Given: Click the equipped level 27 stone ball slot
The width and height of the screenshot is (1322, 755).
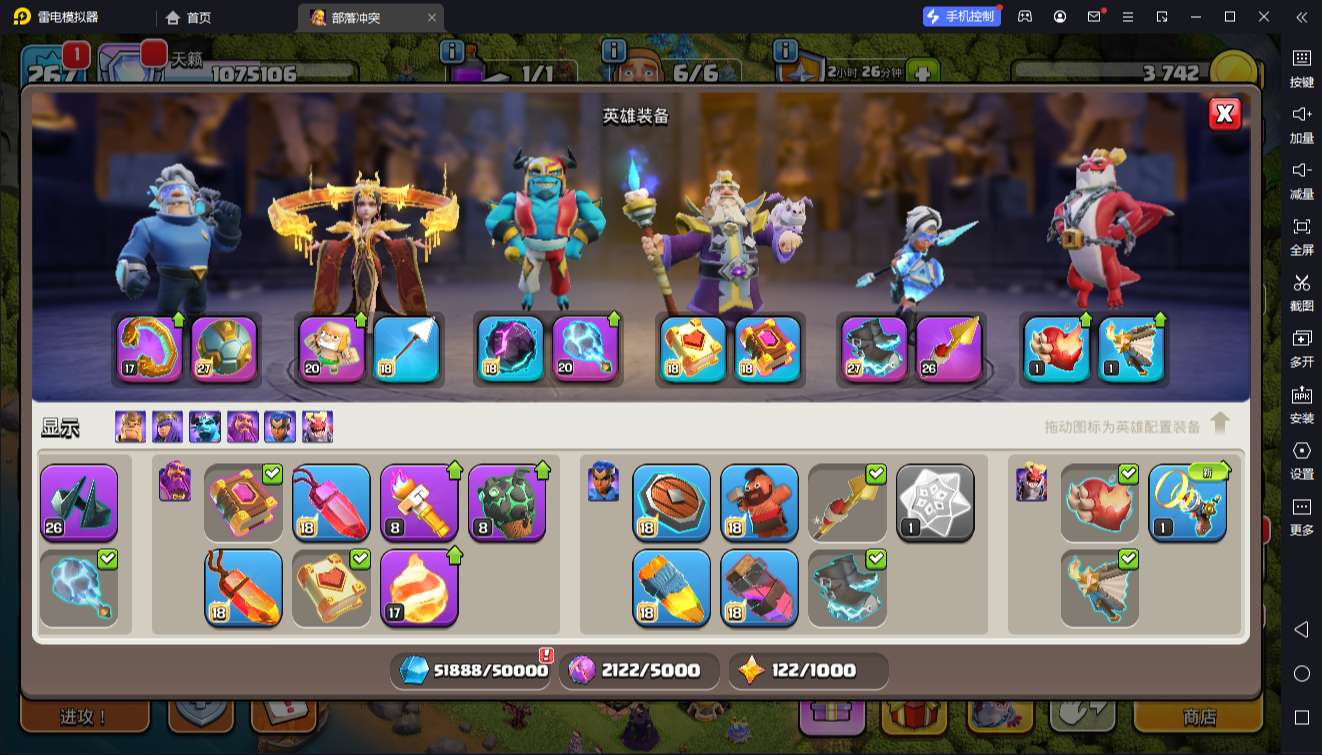Looking at the screenshot, I should pyautogui.click(x=224, y=349).
